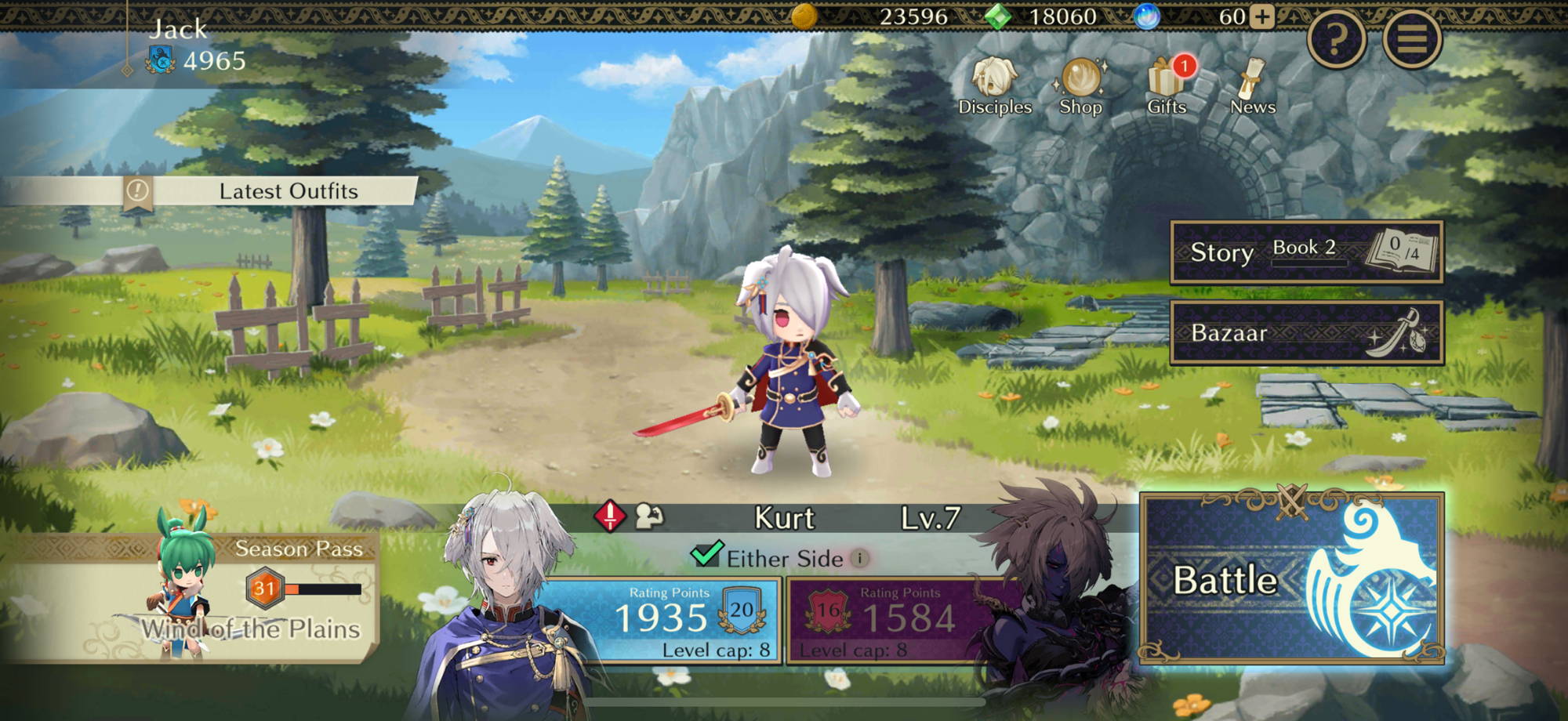Image resolution: width=1568 pixels, height=721 pixels.
Task: Toggle the Either Side checkbox
Action: (706, 555)
